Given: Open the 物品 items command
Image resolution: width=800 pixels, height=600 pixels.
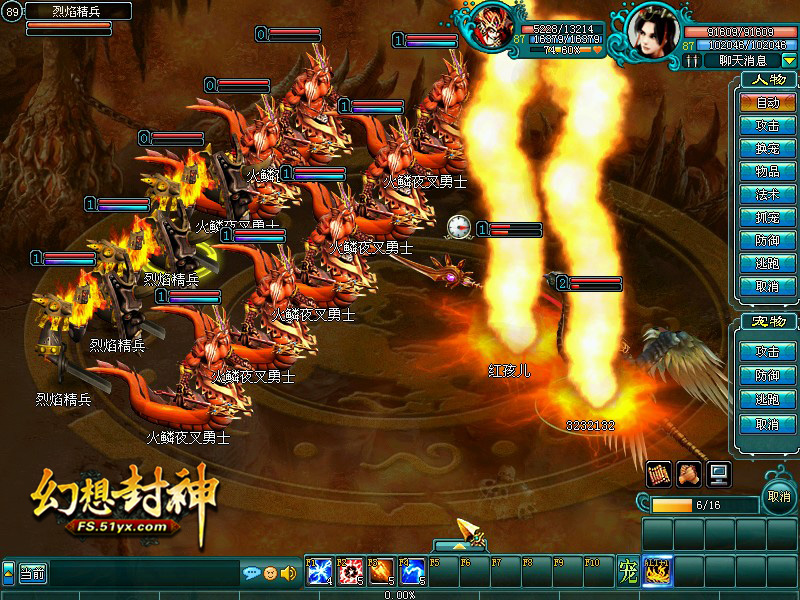Looking at the screenshot, I should [x=767, y=171].
